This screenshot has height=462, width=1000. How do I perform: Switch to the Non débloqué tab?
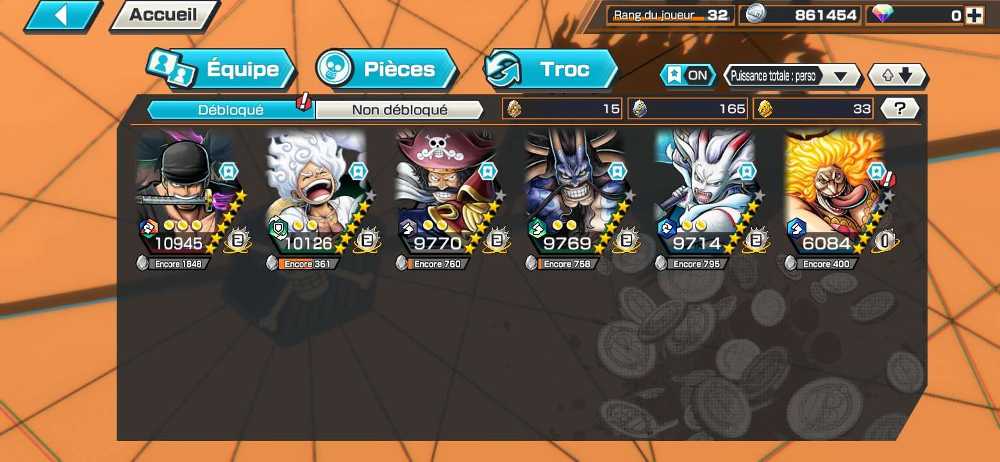click(x=399, y=110)
